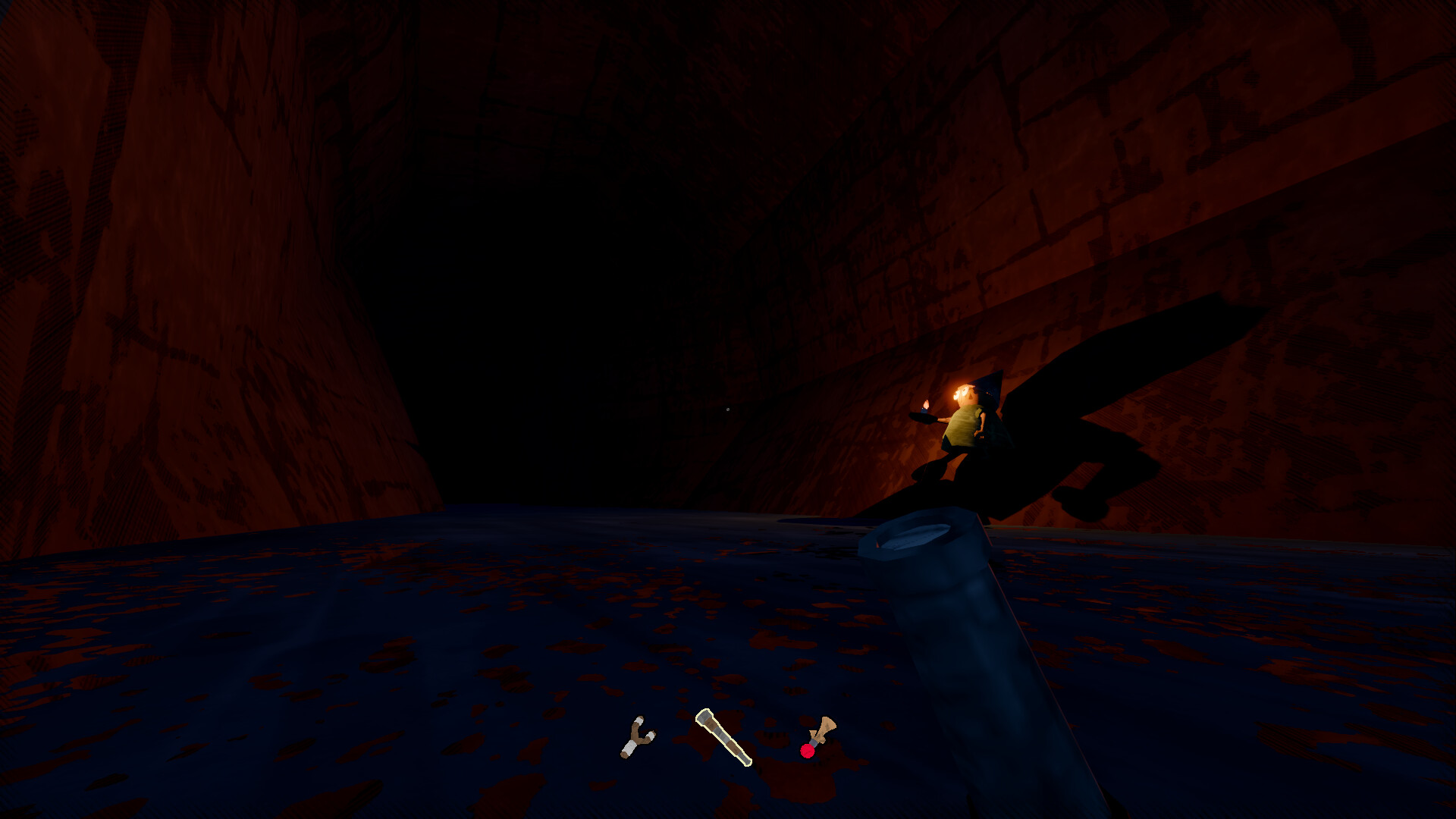Click the frying pan the gnome holds
The height and width of the screenshot is (819, 1456).
[x=924, y=419]
